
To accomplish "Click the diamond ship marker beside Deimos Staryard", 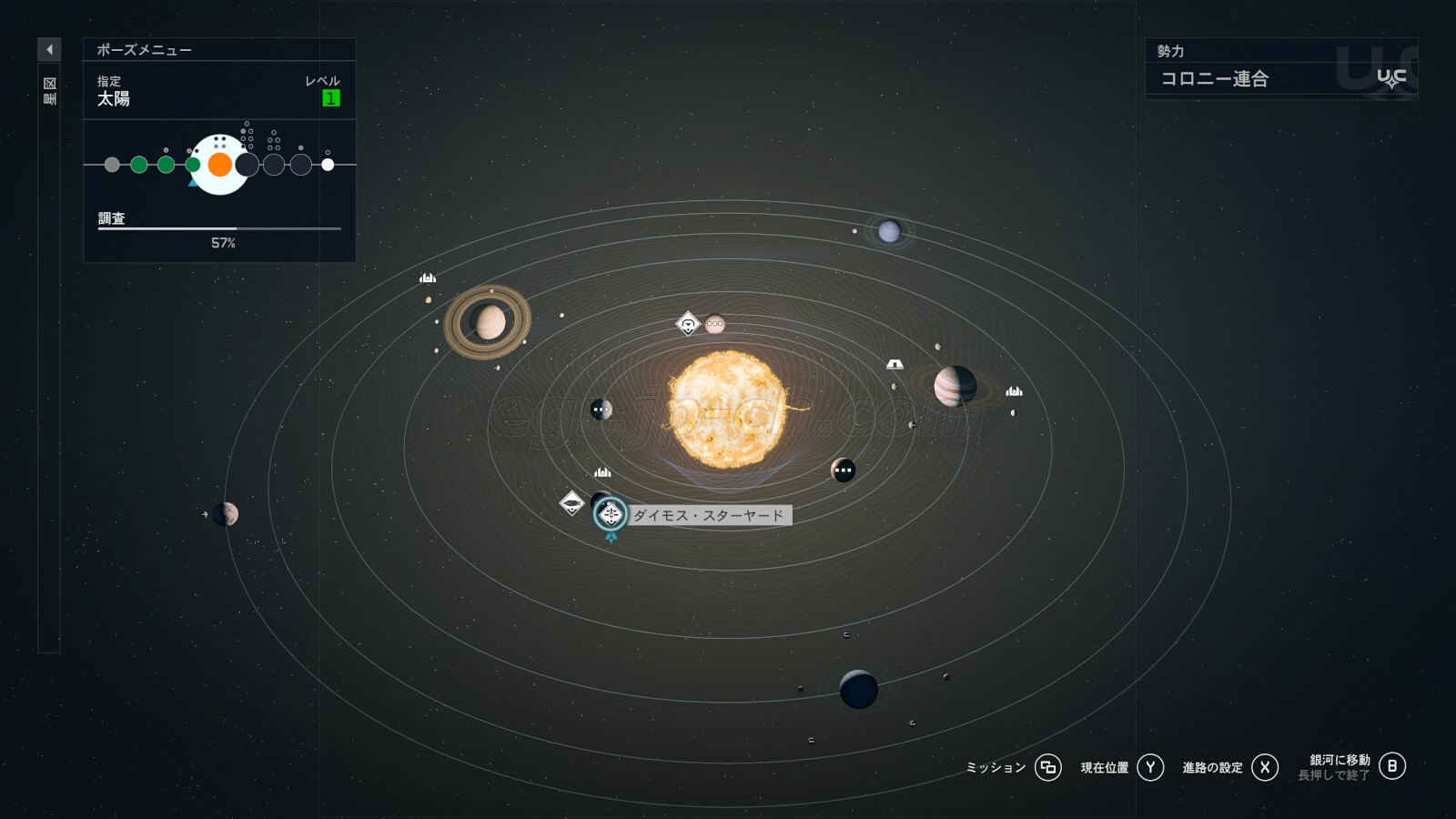I will [x=571, y=502].
